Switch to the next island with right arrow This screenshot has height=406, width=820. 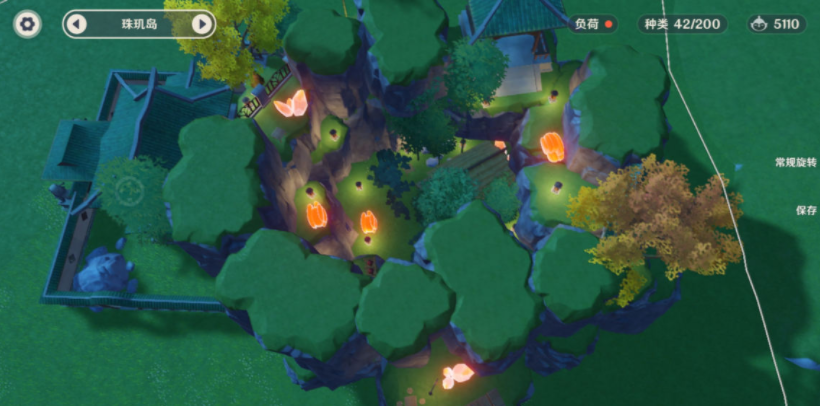point(202,24)
